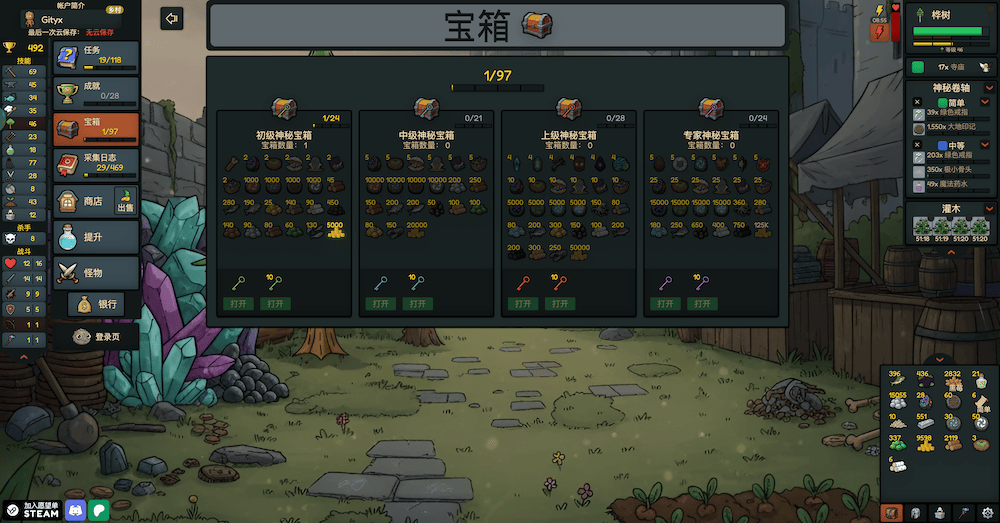Collapse the 灌木 bushes panel
This screenshot has height=523, width=1000.
coord(987,210)
